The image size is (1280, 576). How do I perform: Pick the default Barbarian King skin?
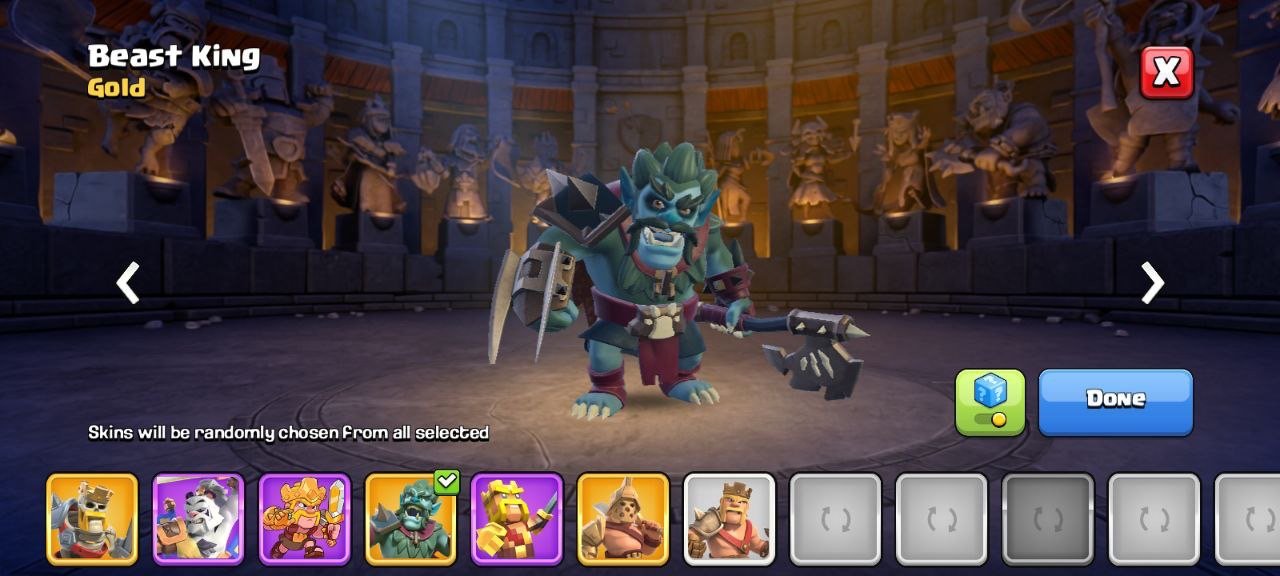coord(729,519)
